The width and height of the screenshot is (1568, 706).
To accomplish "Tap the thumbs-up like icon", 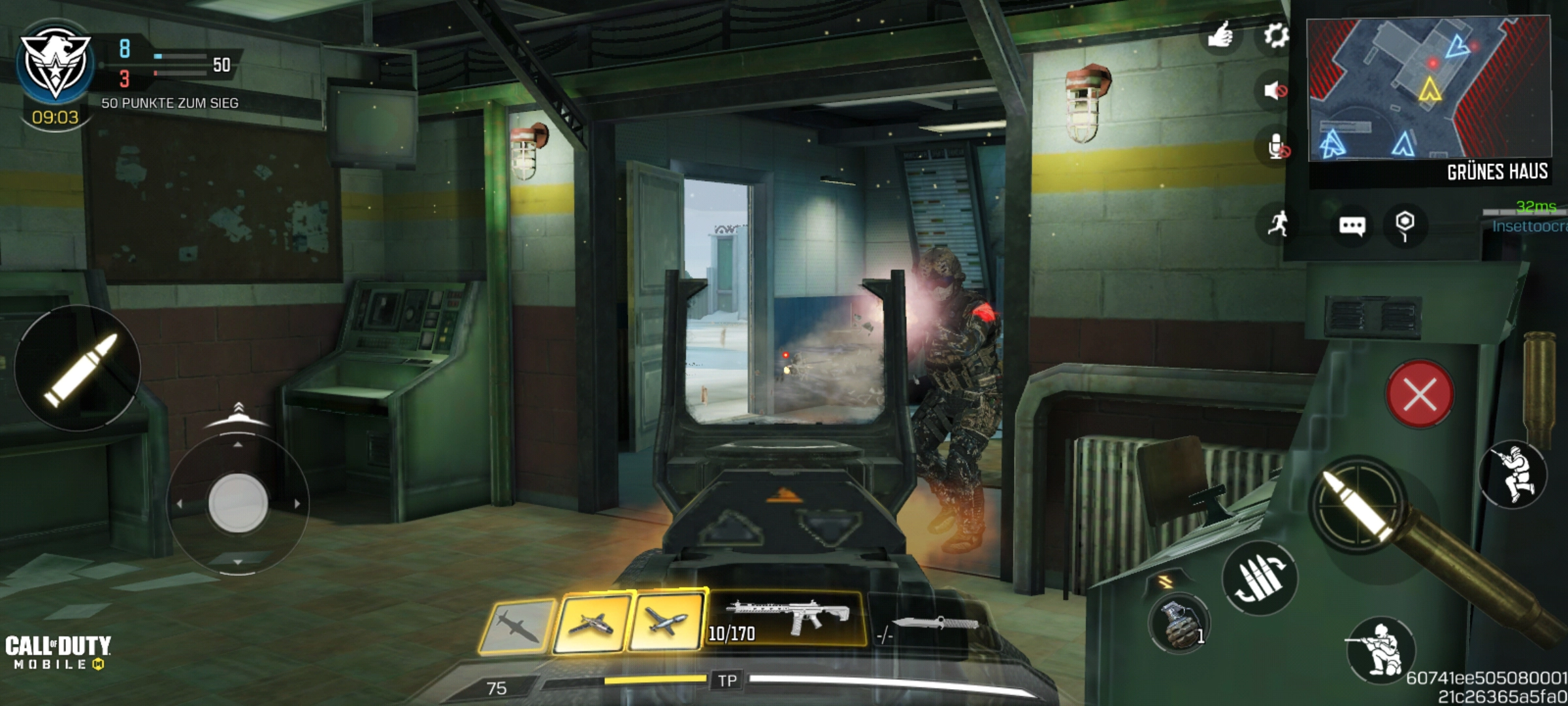I will 1220,35.
